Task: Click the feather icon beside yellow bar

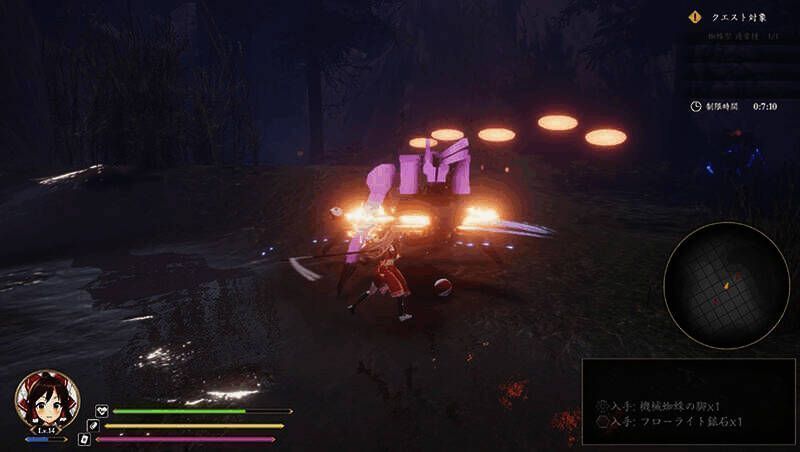Action: 93,425
